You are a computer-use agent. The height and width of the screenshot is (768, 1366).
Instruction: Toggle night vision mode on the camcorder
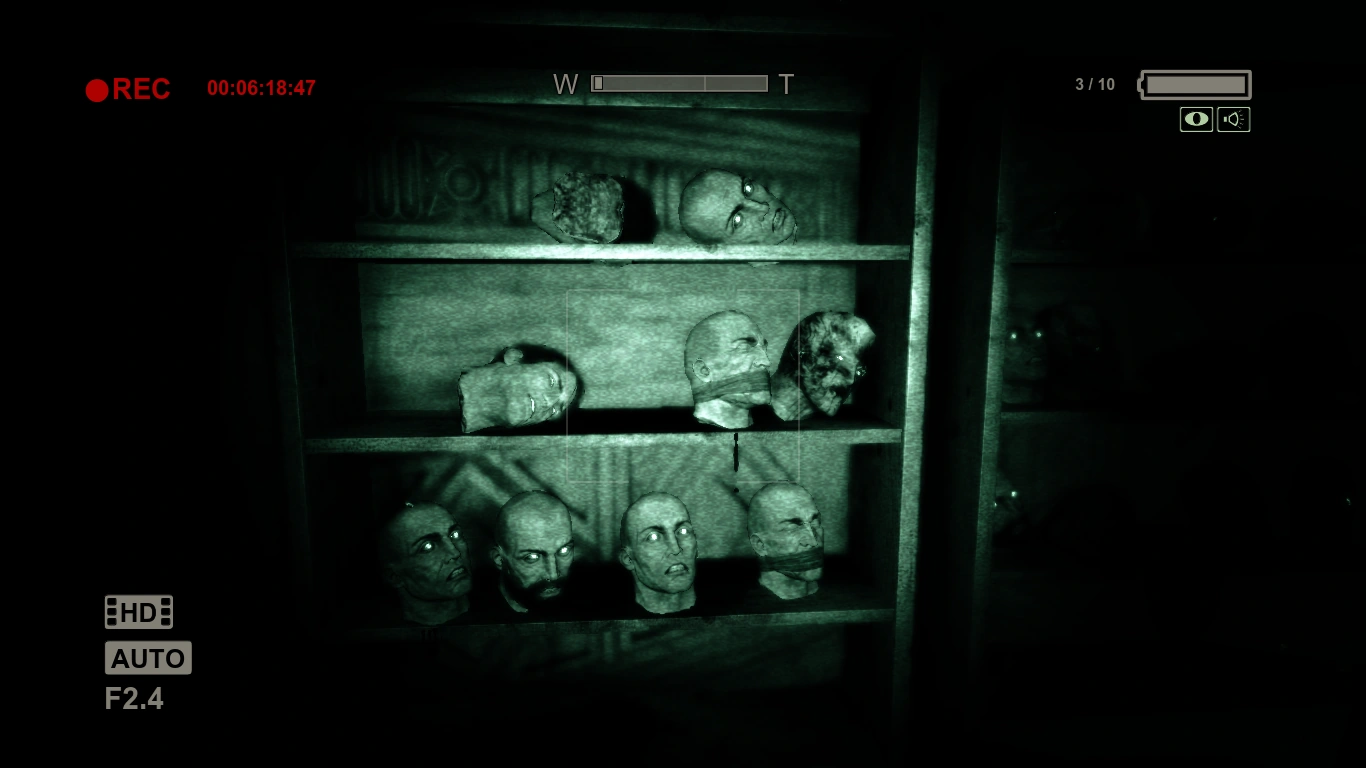pyautogui.click(x=1196, y=119)
